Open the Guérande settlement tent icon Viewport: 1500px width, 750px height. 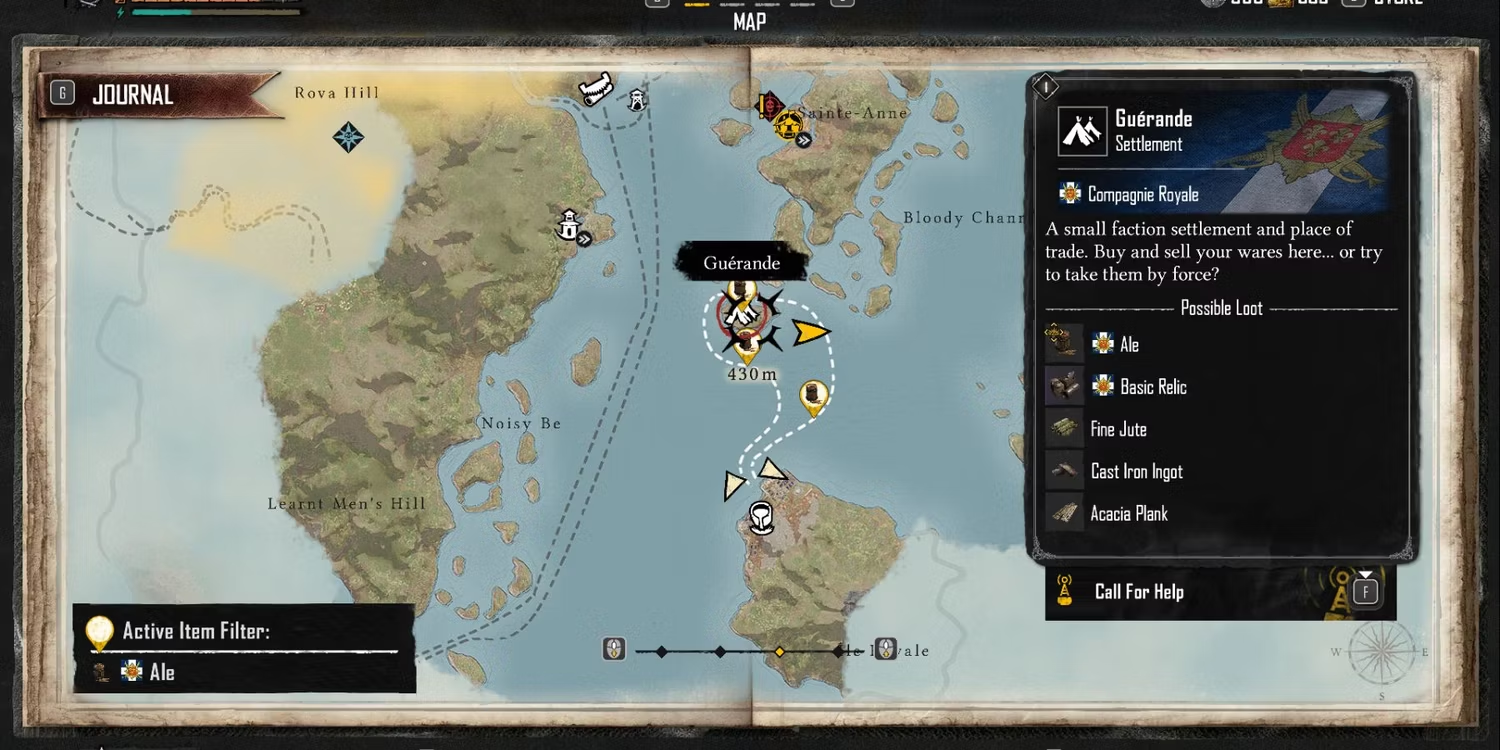click(x=1082, y=131)
